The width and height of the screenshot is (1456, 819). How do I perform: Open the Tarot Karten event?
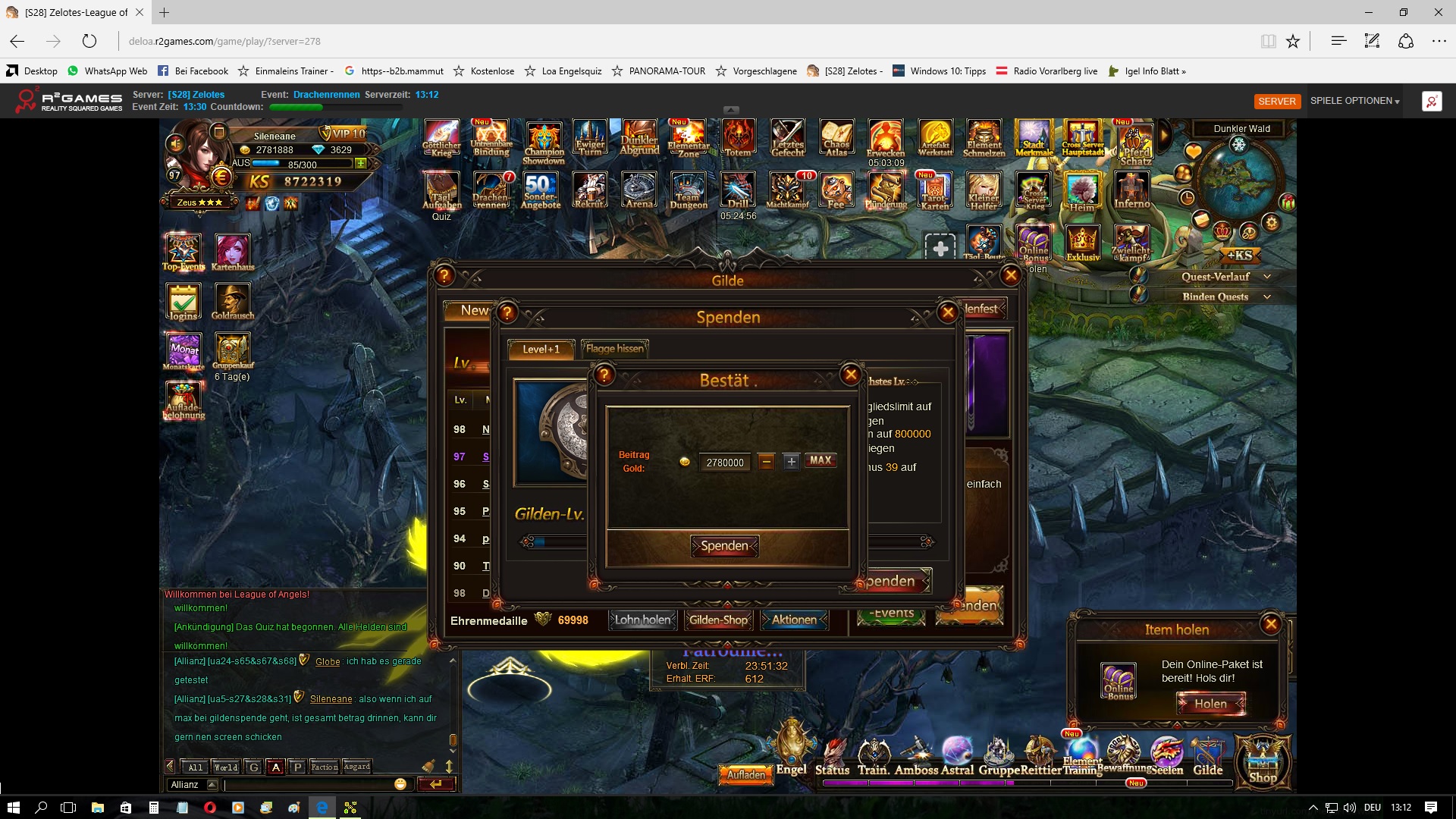coord(934,192)
